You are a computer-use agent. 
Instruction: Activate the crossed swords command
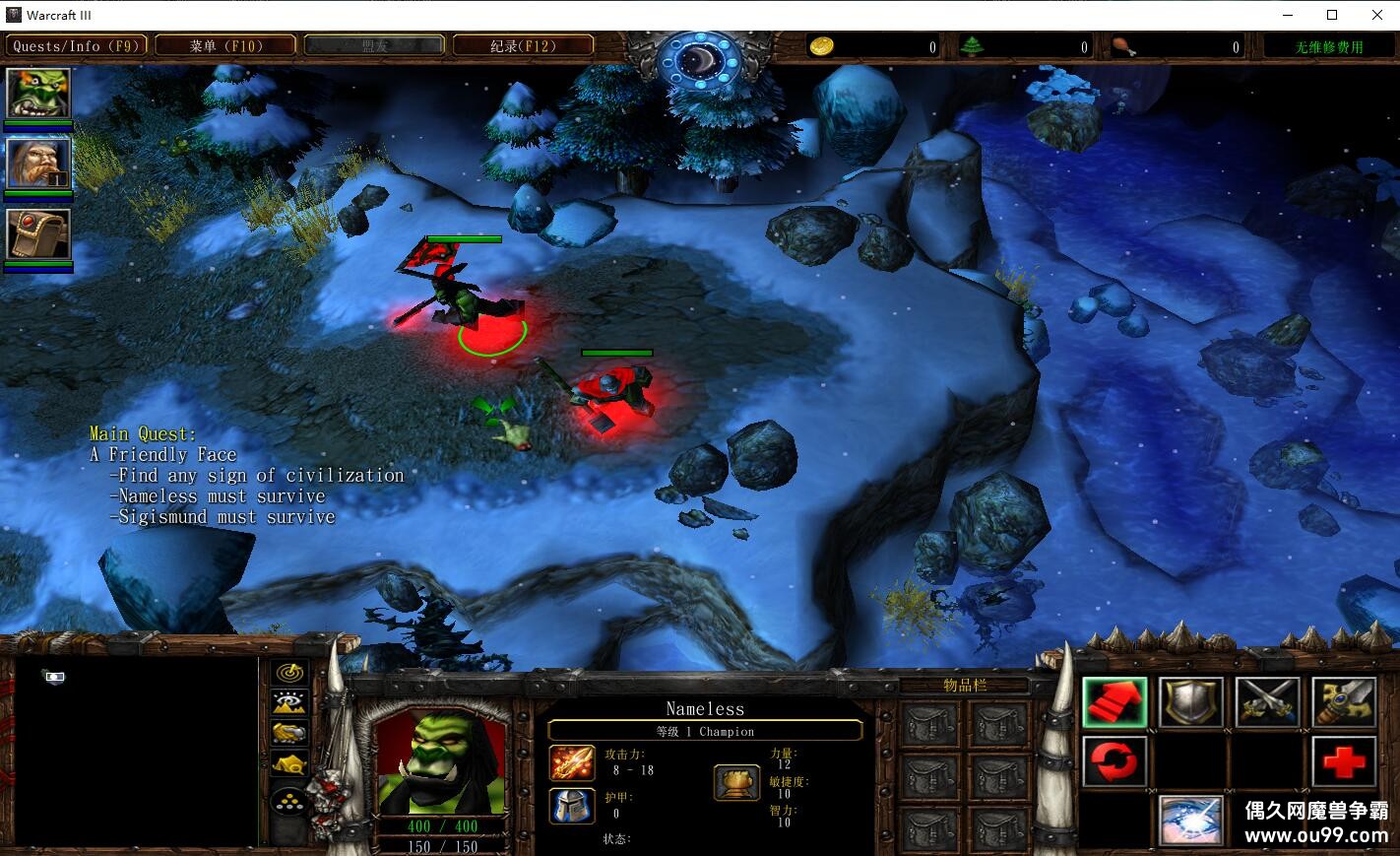(1267, 703)
